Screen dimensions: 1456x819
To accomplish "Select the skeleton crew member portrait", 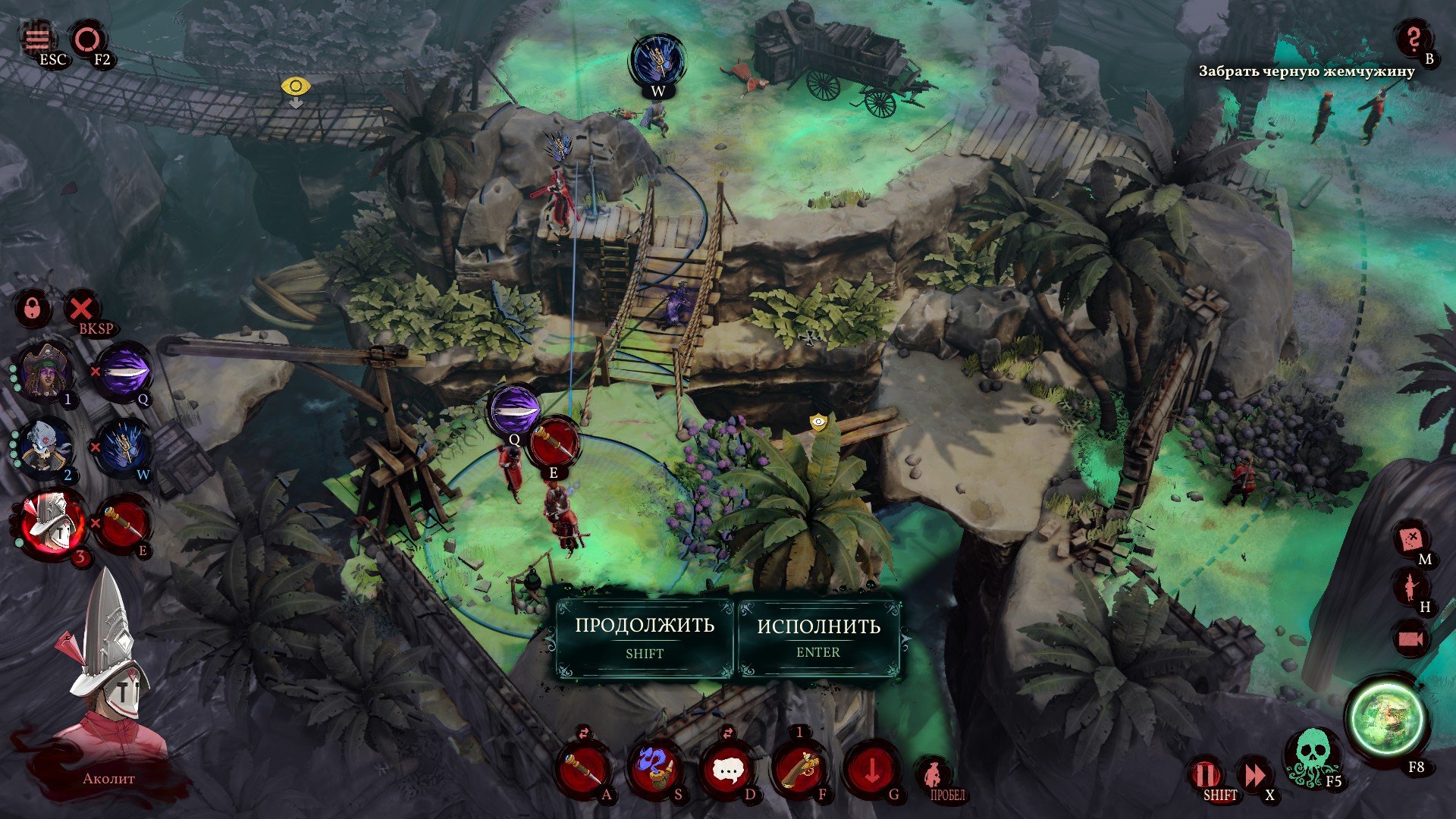I will pyautogui.click(x=45, y=447).
